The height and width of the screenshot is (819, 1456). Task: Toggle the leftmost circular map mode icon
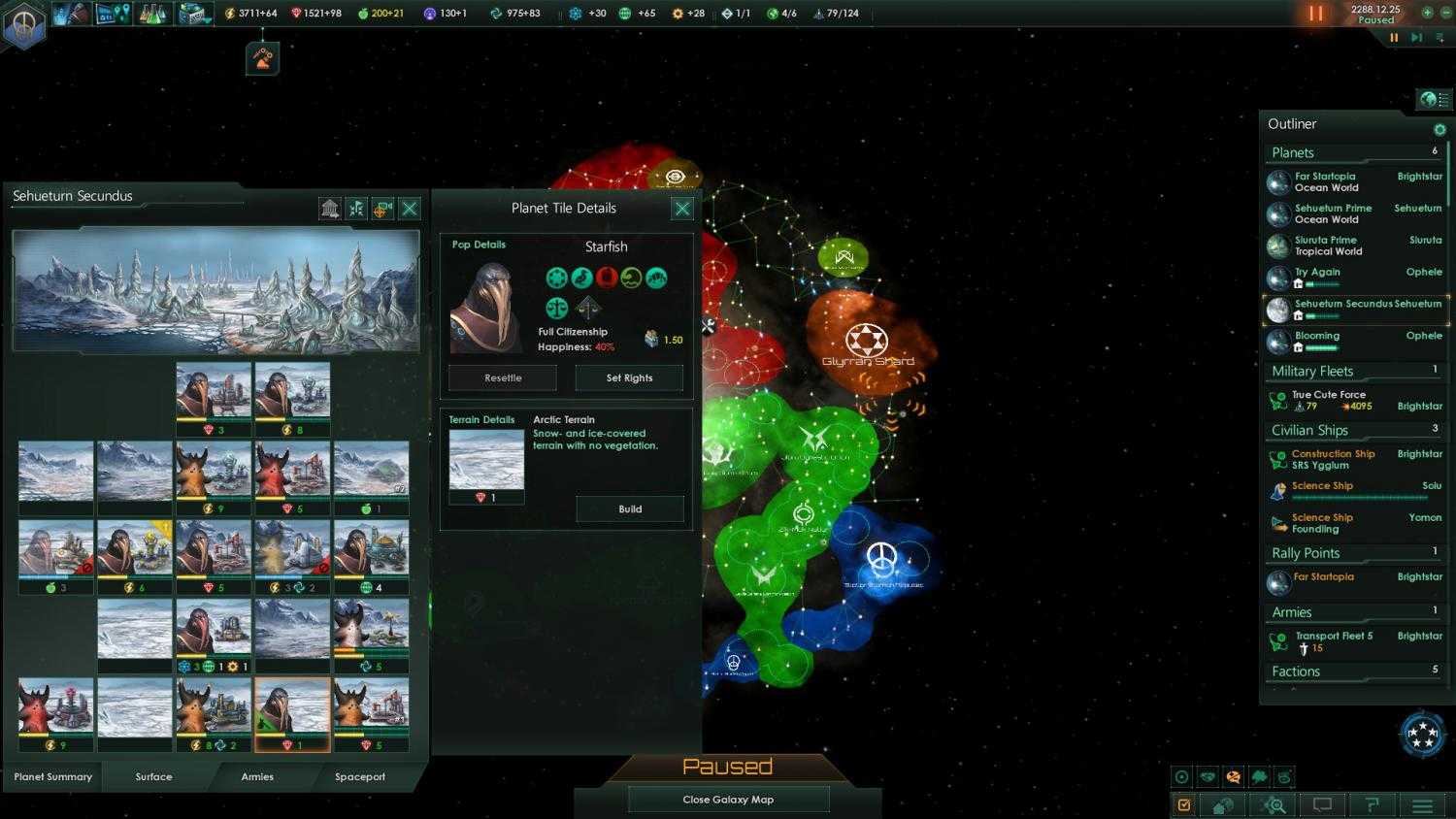[1181, 776]
